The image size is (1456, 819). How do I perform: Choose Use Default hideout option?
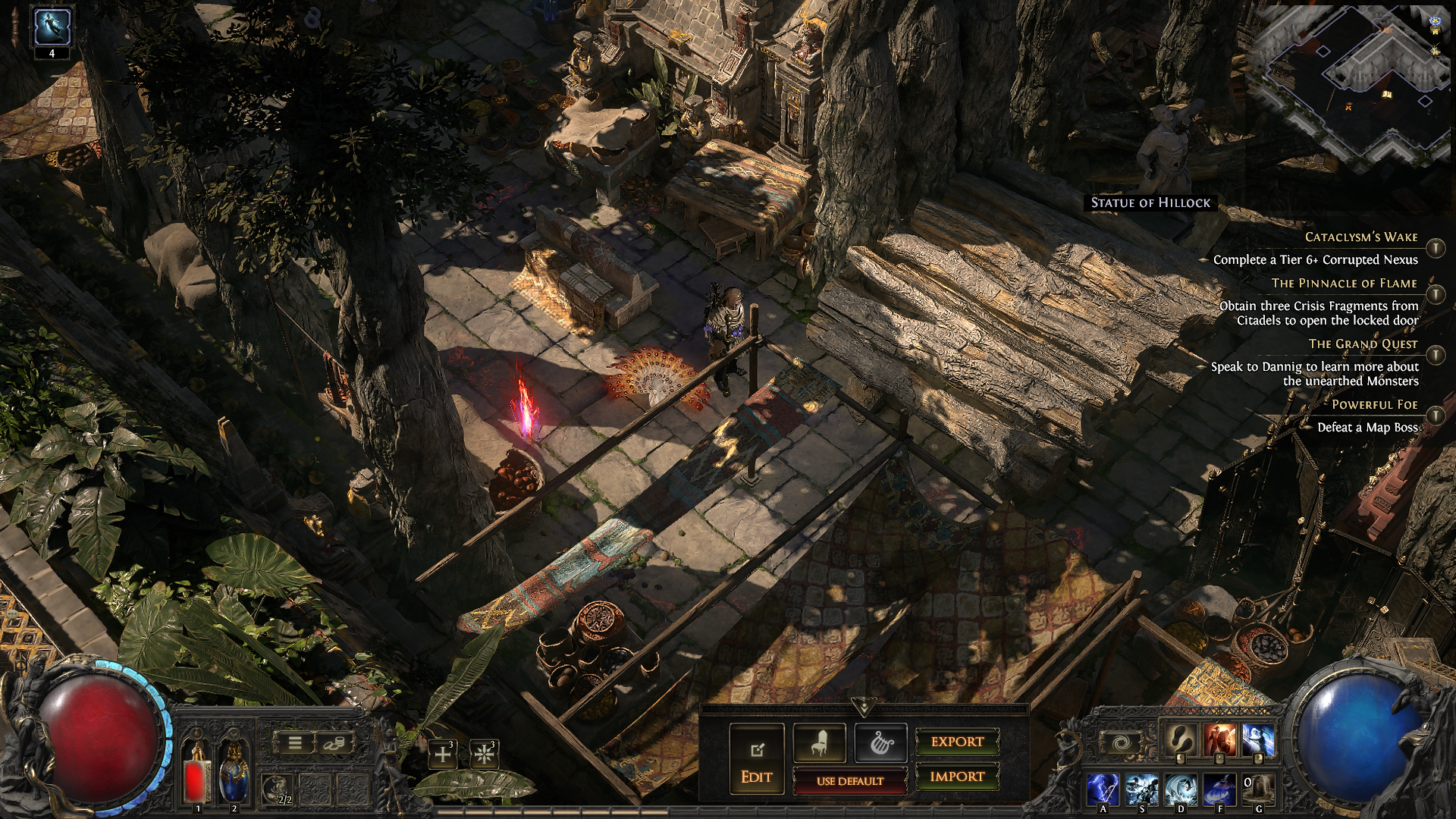pos(849,781)
